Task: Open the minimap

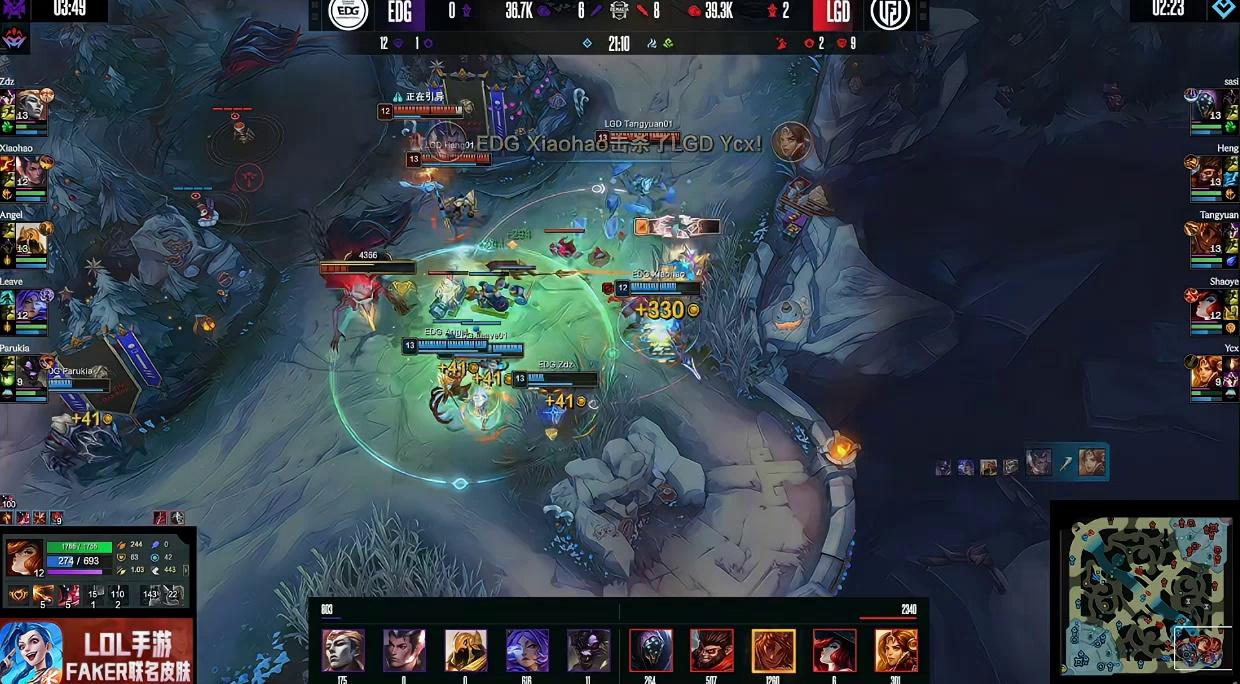Action: point(1144,594)
